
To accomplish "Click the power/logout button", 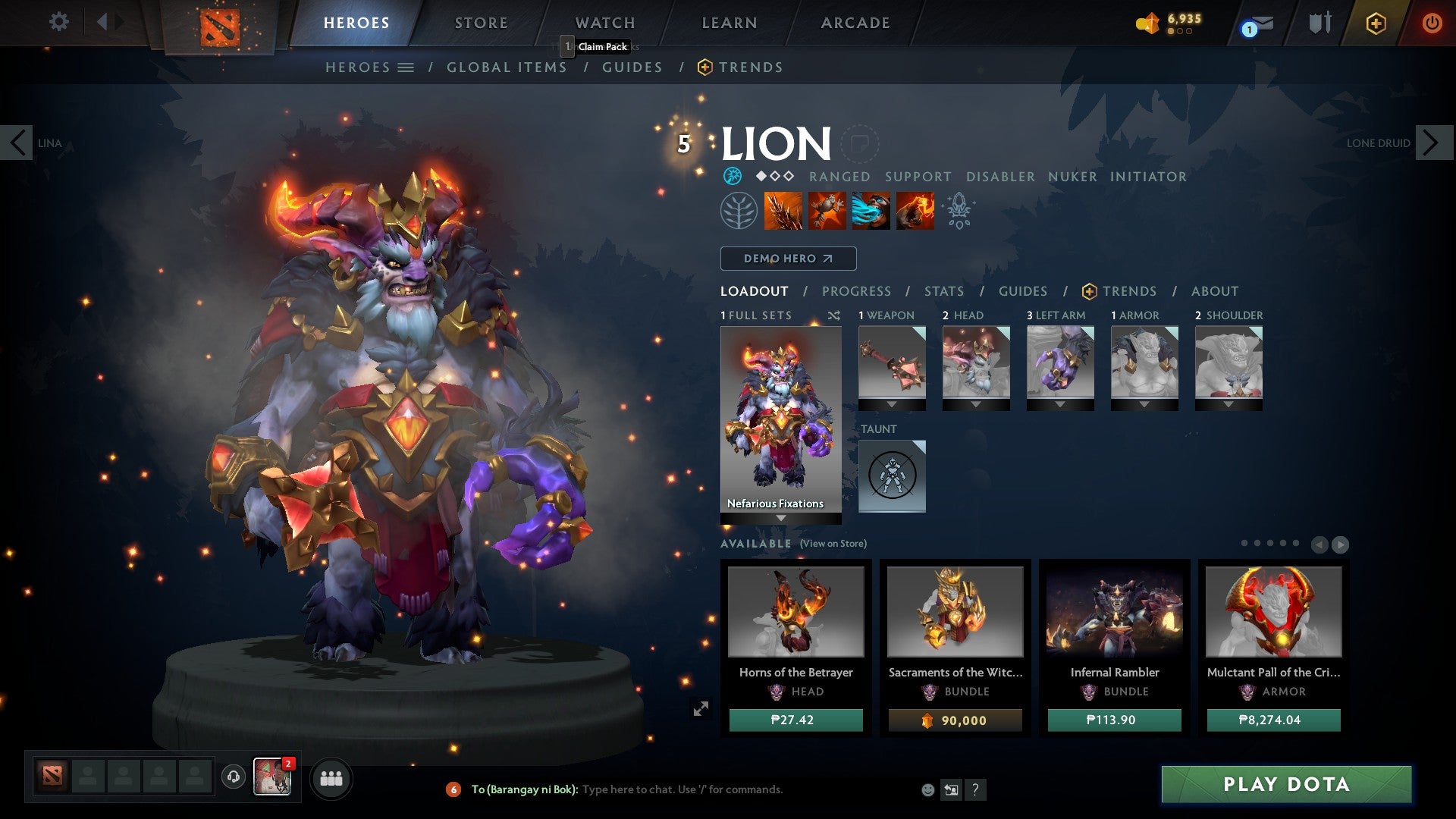I will pyautogui.click(x=1432, y=22).
